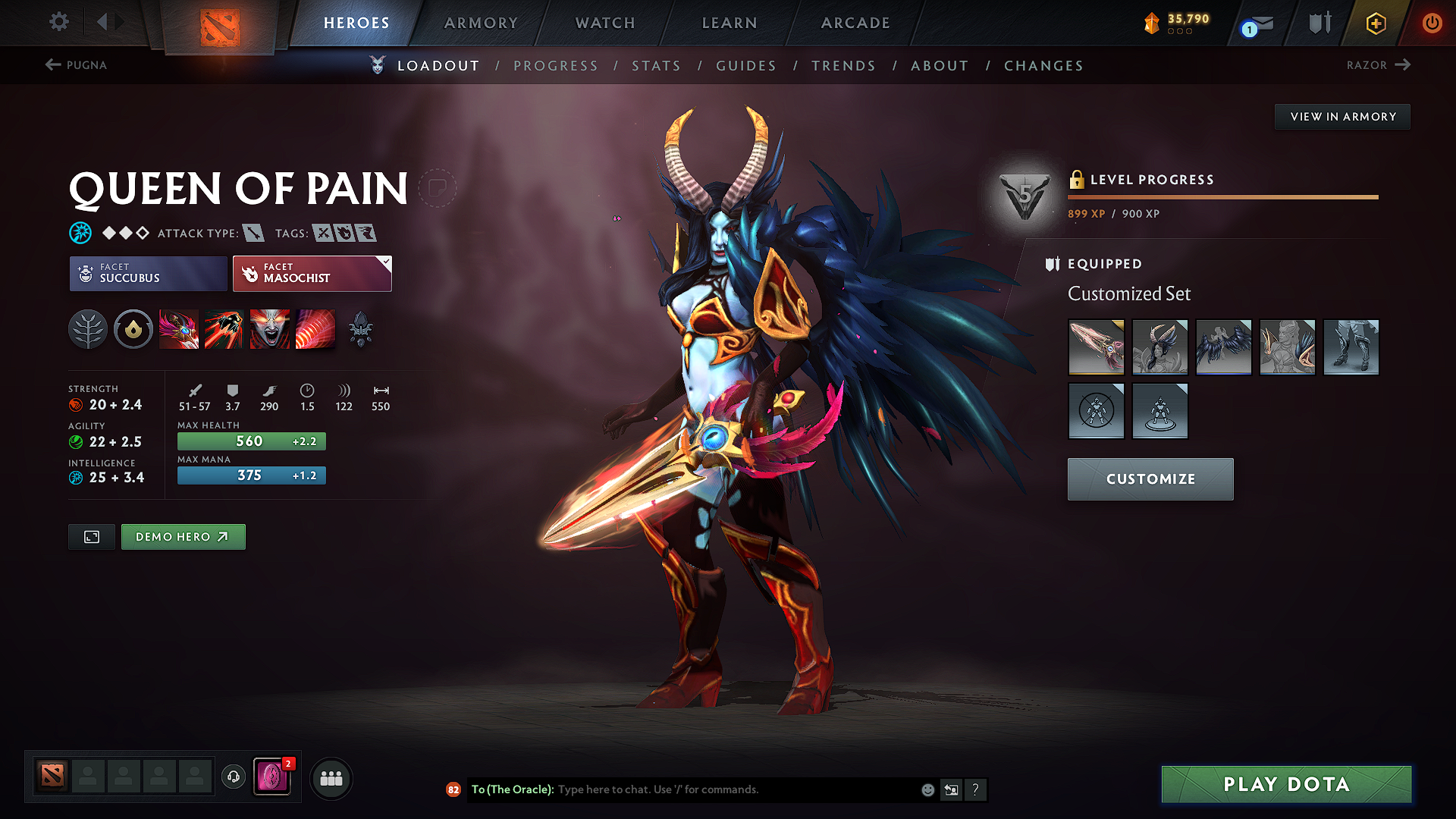The width and height of the screenshot is (1456, 819).
Task: Click the settings gear in the top bar
Action: click(x=58, y=22)
